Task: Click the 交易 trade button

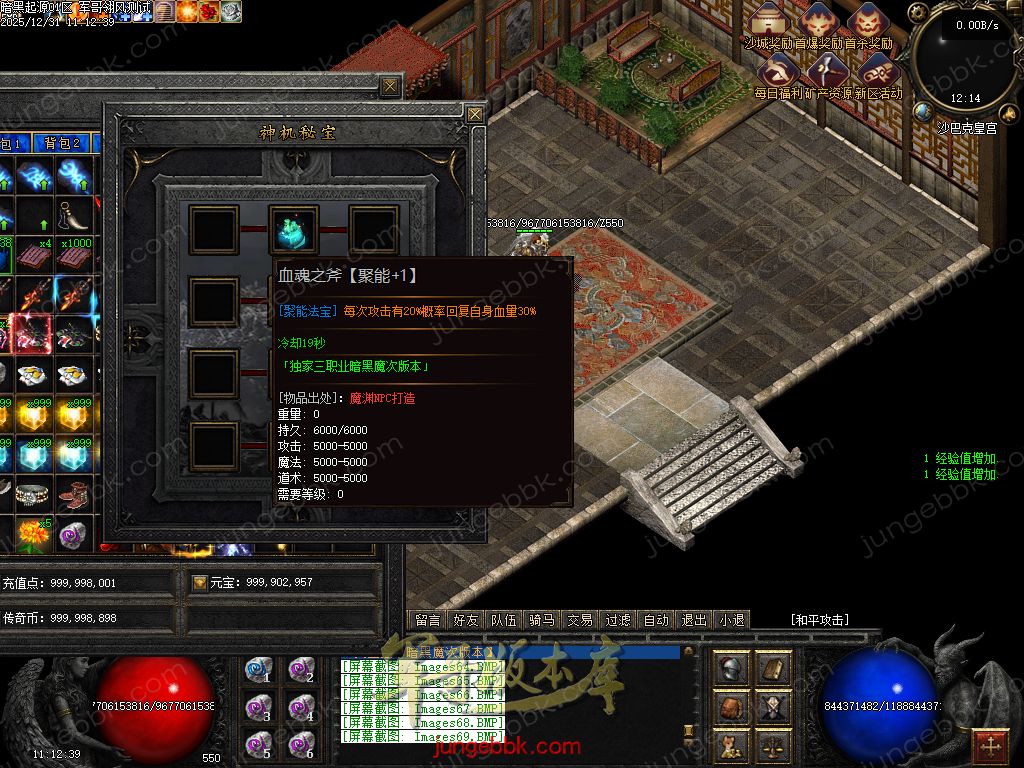Action: (x=580, y=620)
